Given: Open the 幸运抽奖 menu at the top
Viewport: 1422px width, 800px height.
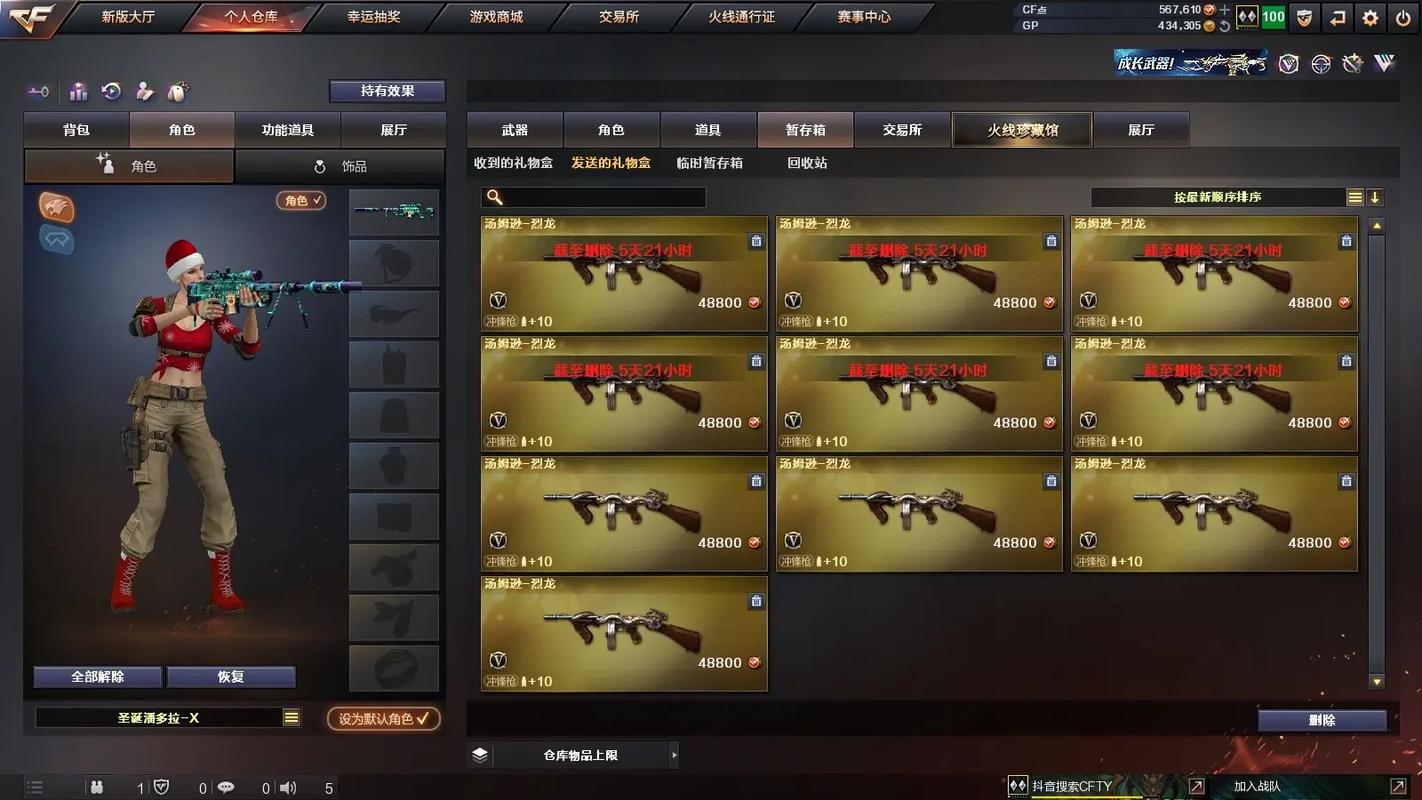Looking at the screenshot, I should click(x=375, y=16).
